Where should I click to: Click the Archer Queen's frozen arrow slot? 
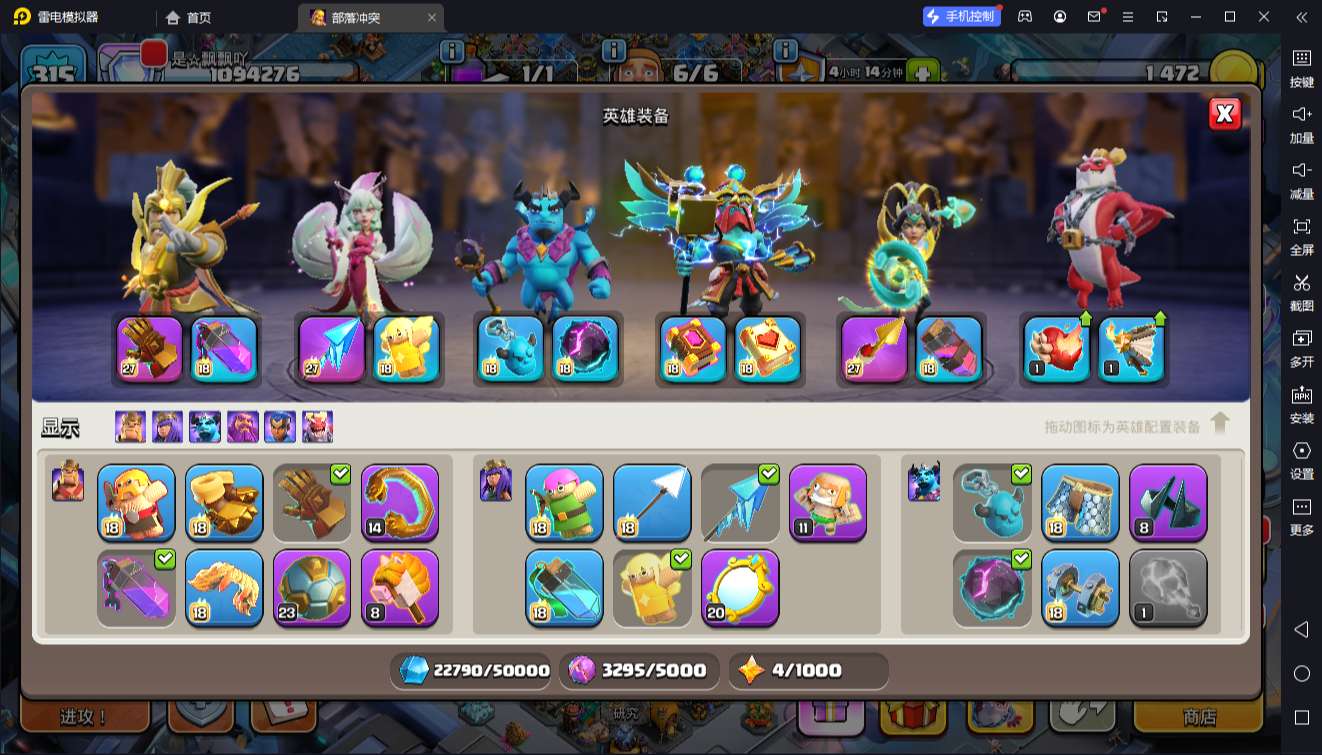point(332,350)
